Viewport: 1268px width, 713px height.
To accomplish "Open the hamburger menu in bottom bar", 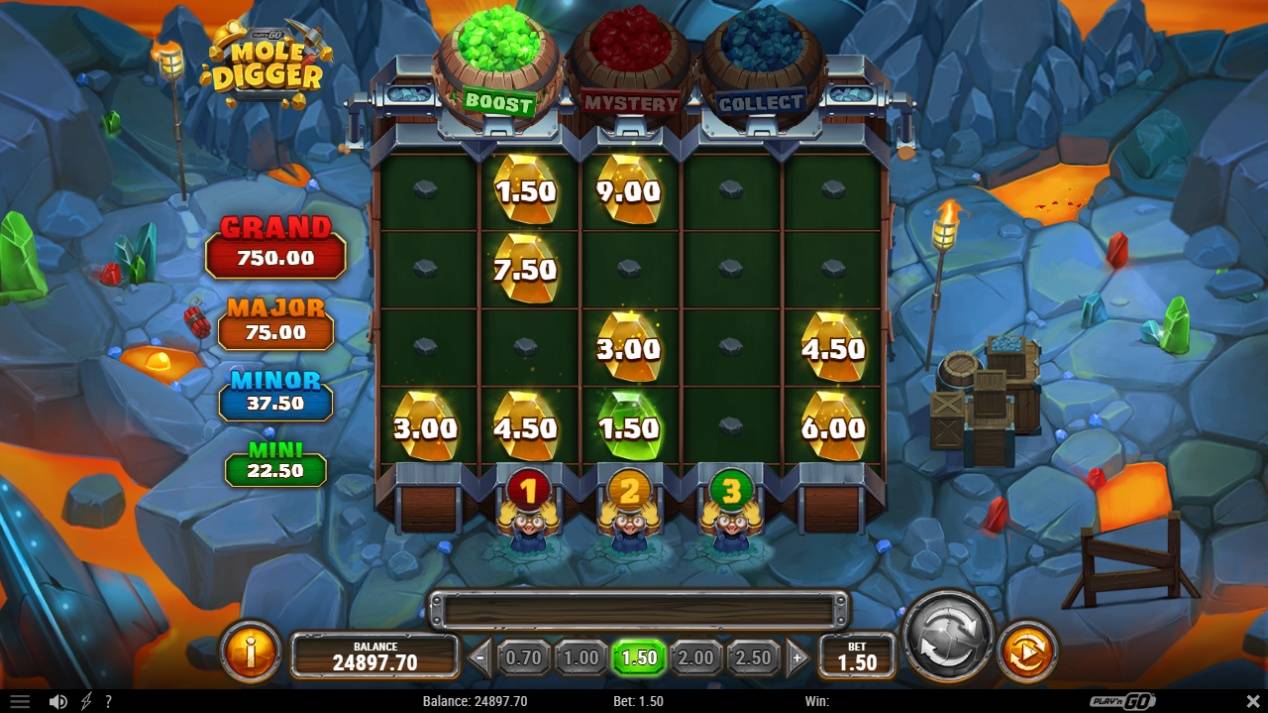I will [x=20, y=702].
